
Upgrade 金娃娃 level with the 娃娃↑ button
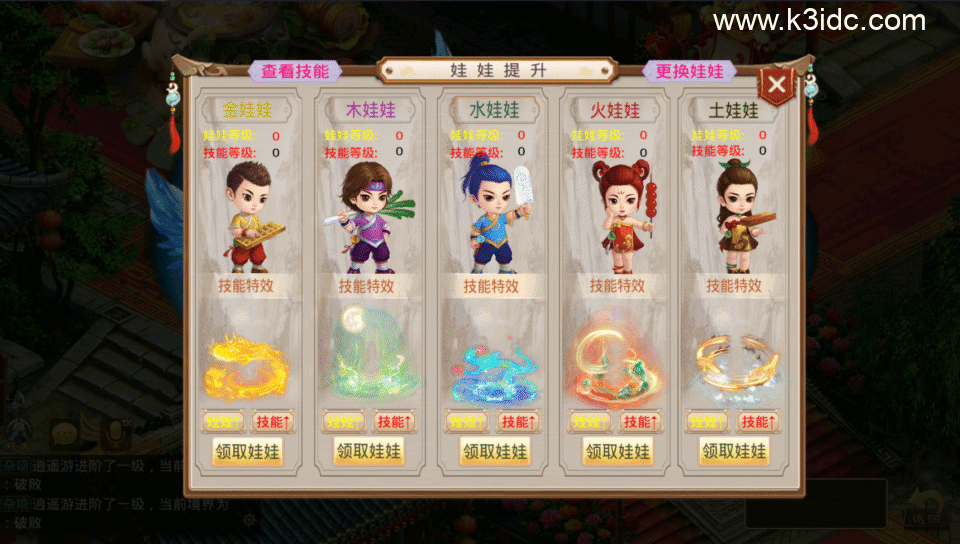pos(224,422)
